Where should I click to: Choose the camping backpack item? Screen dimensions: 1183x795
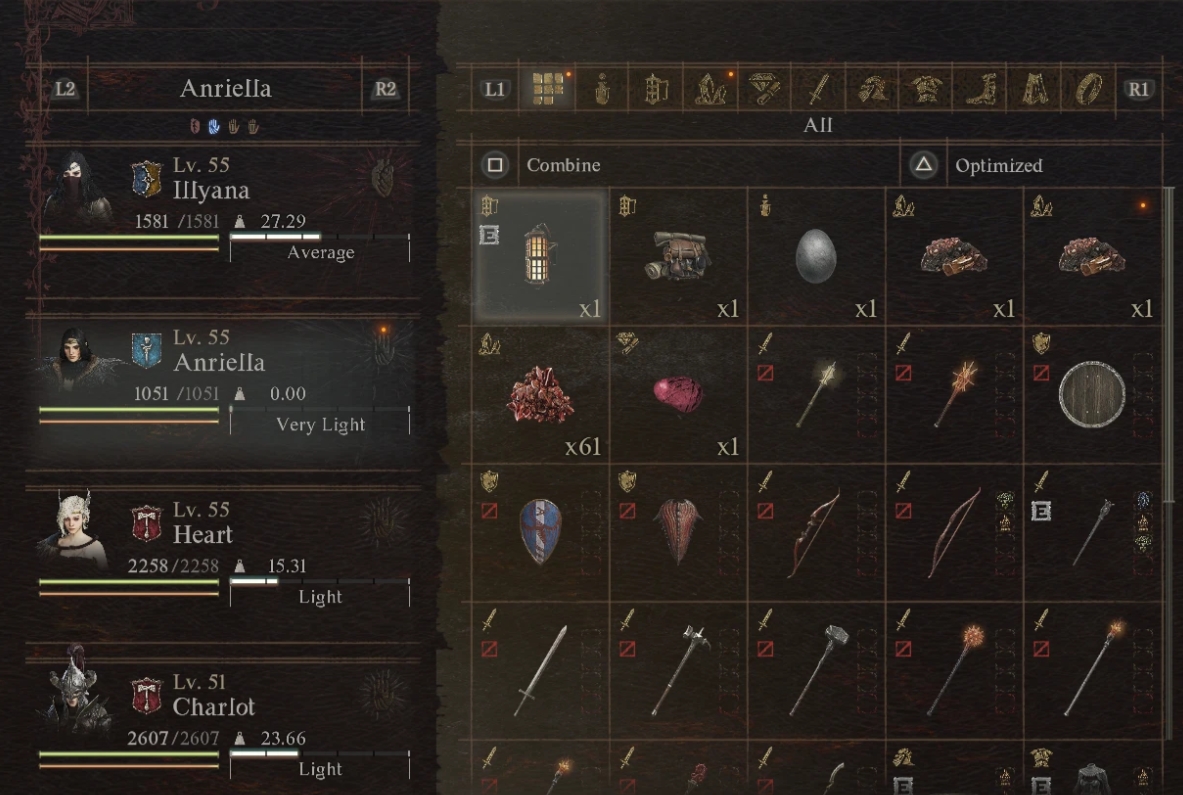tap(679, 256)
